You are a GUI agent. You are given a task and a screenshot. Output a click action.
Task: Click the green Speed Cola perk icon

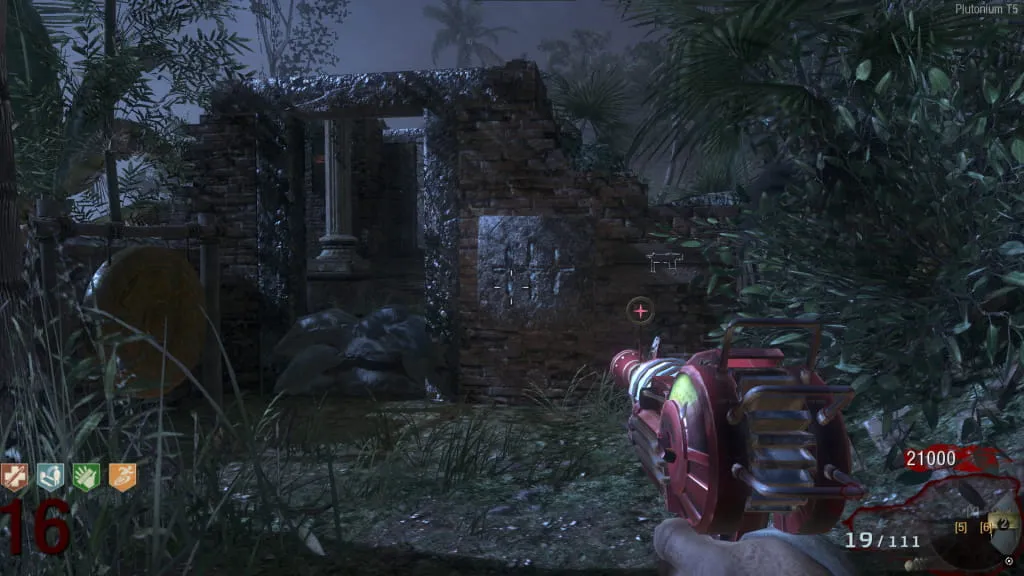click(x=86, y=477)
